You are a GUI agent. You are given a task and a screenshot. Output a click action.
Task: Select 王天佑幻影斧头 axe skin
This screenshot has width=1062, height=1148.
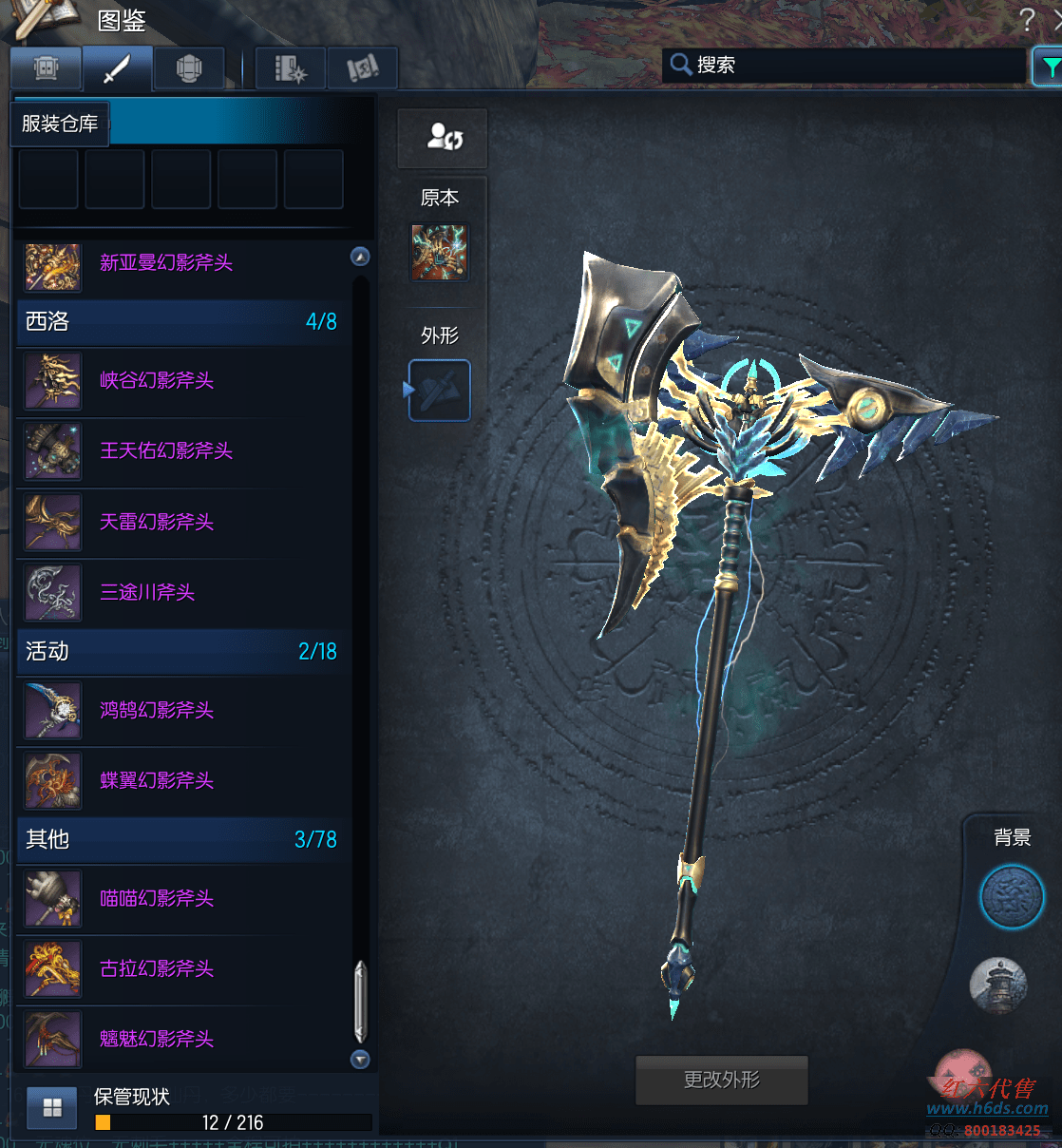pos(165,451)
